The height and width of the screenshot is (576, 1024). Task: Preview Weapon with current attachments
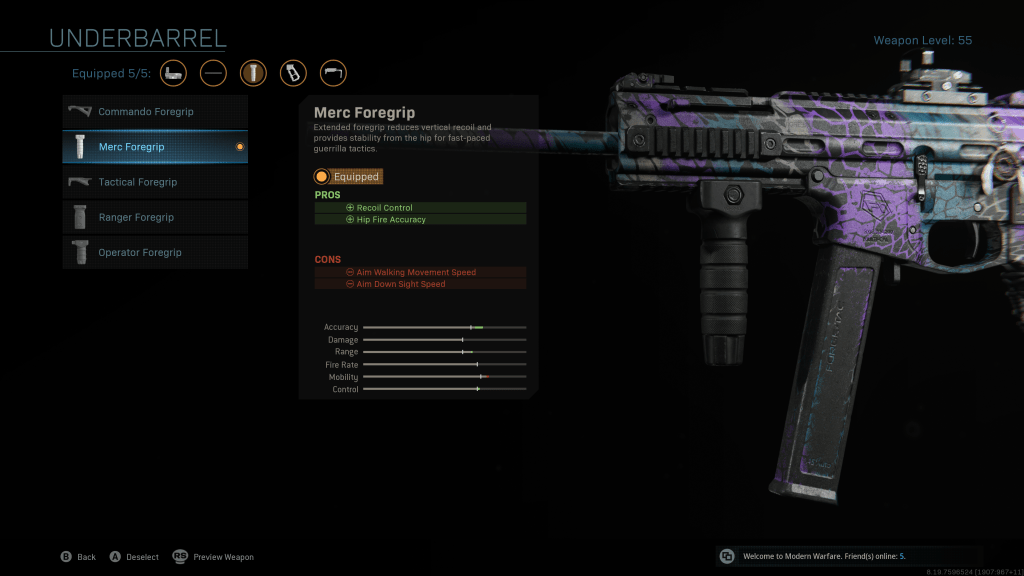coord(214,557)
